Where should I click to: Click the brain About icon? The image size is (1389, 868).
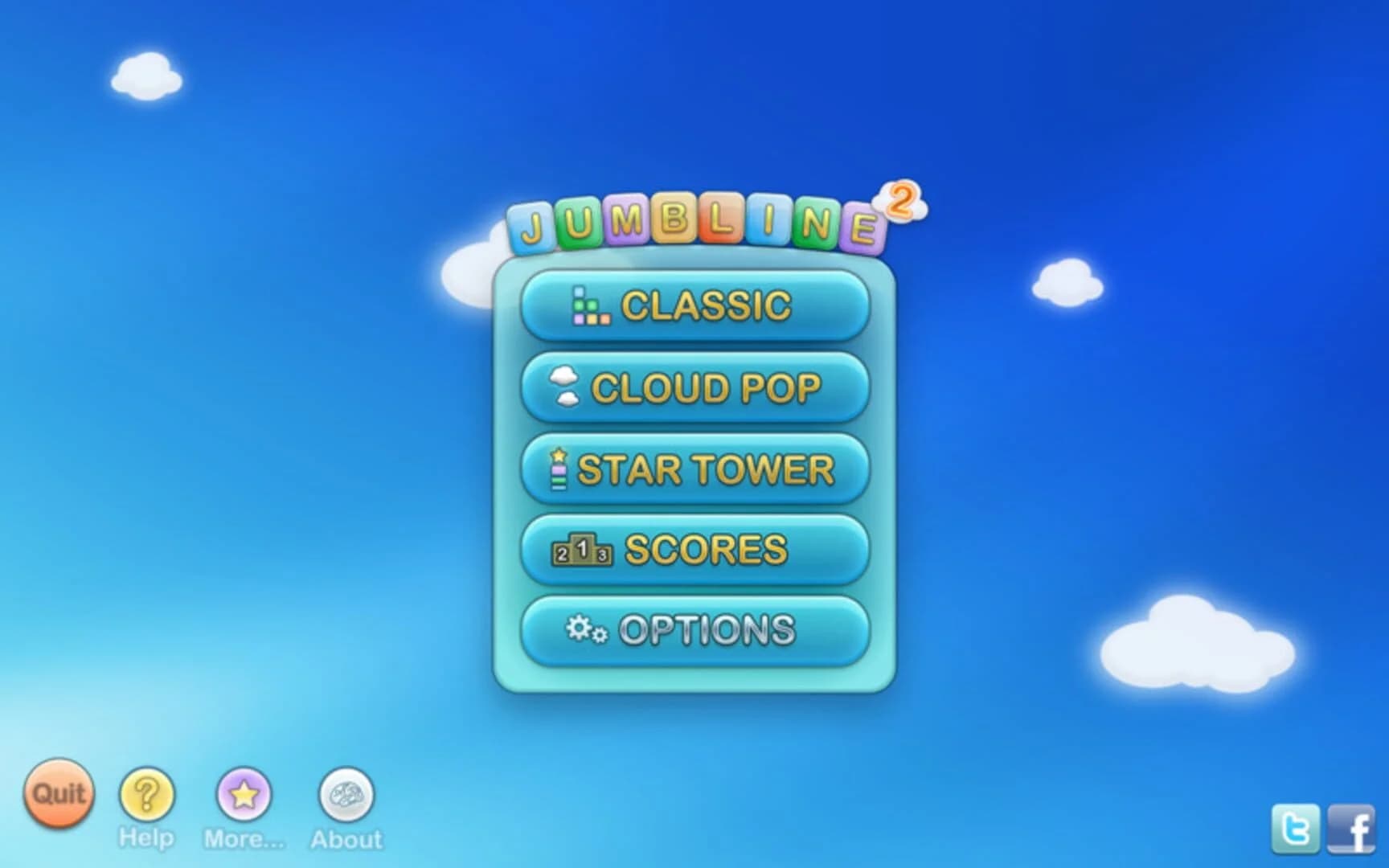347,796
